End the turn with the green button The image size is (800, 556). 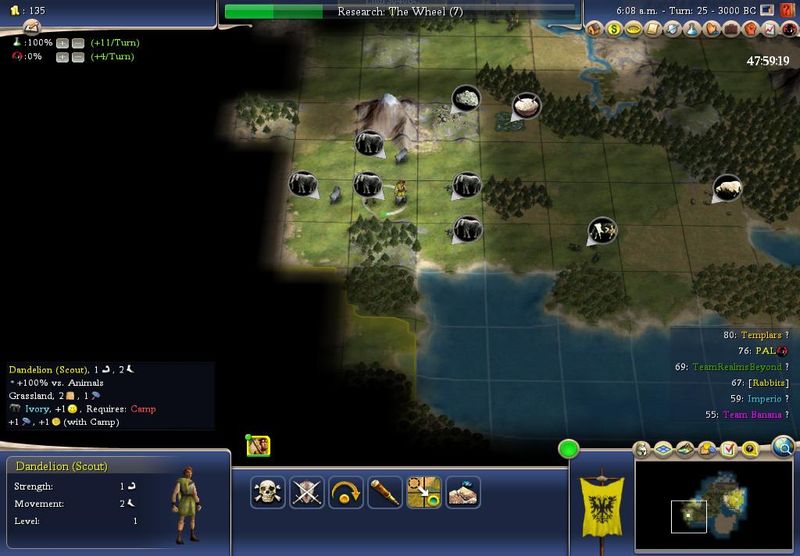coord(570,449)
